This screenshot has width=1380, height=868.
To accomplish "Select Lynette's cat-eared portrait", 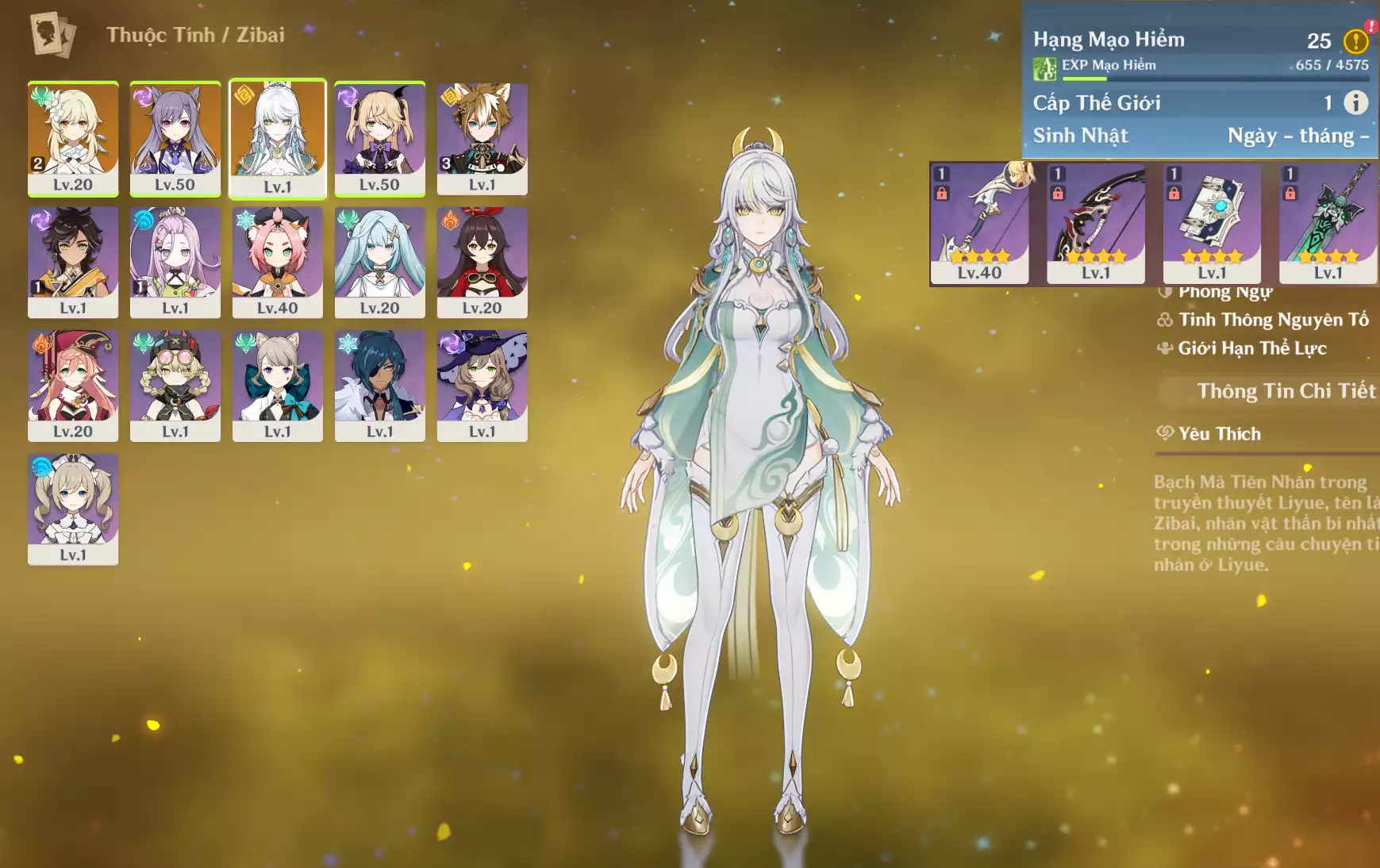I will [x=278, y=386].
